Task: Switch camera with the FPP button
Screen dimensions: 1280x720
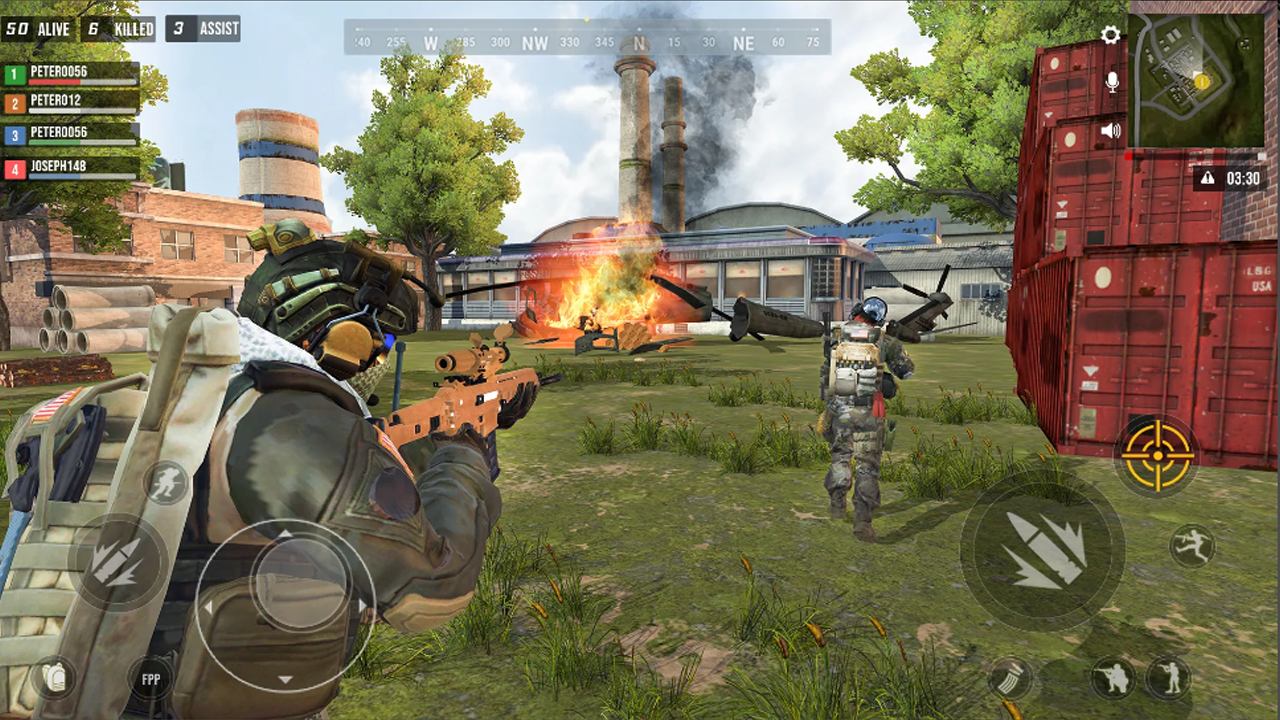Action: click(x=150, y=680)
